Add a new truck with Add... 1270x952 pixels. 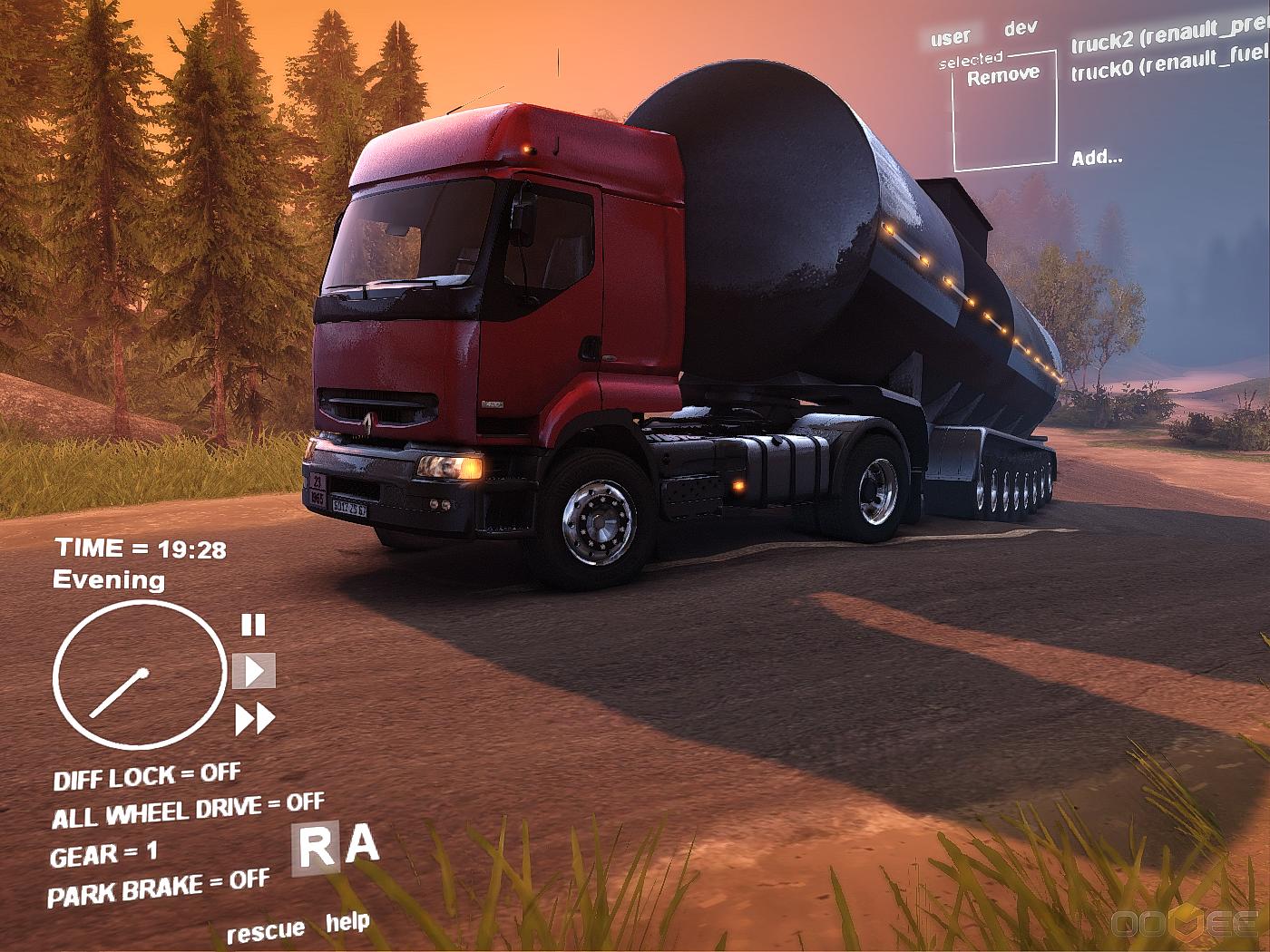(x=1097, y=158)
